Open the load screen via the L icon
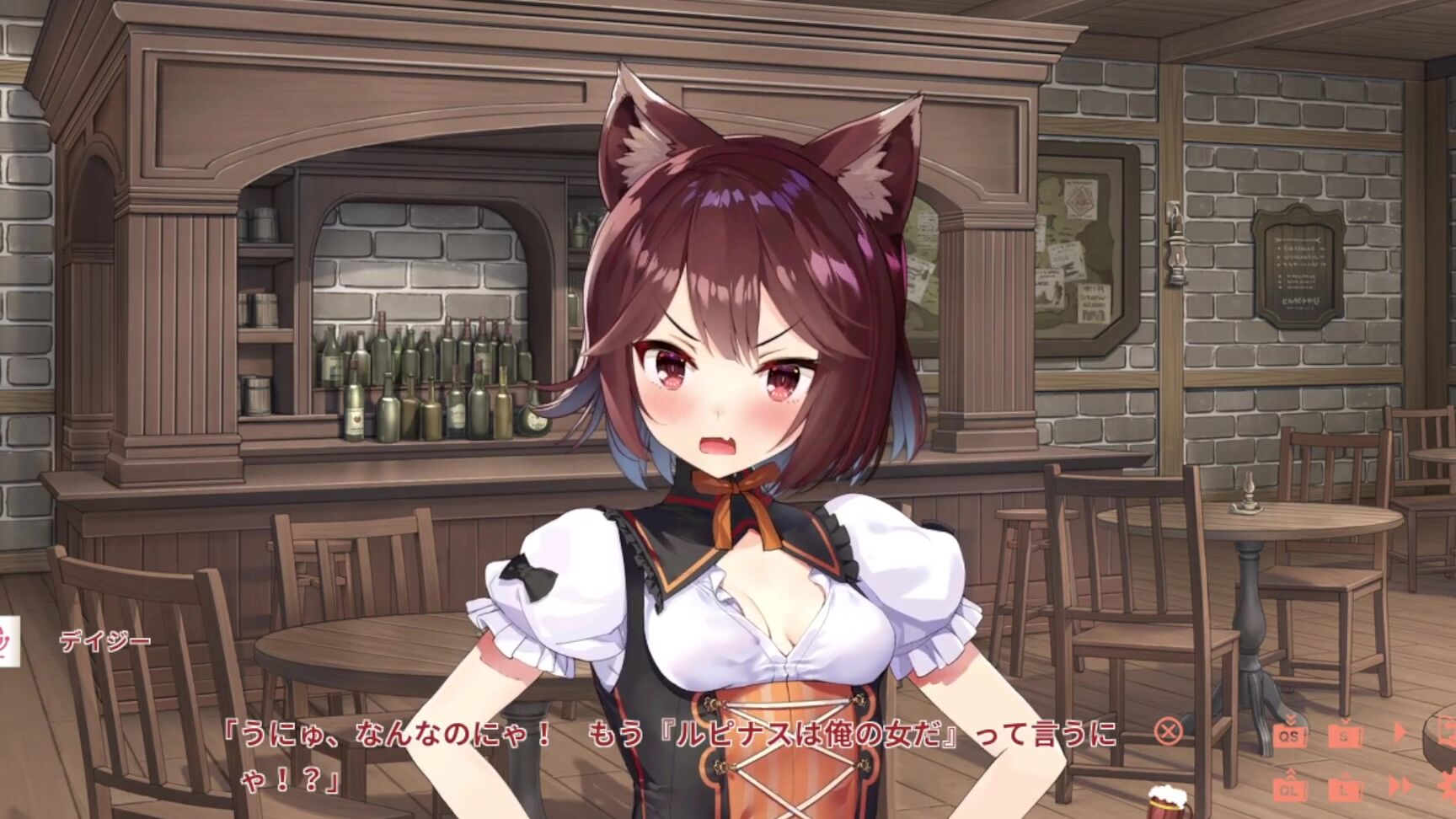Screen dimensions: 1456x819 [x=1345, y=791]
